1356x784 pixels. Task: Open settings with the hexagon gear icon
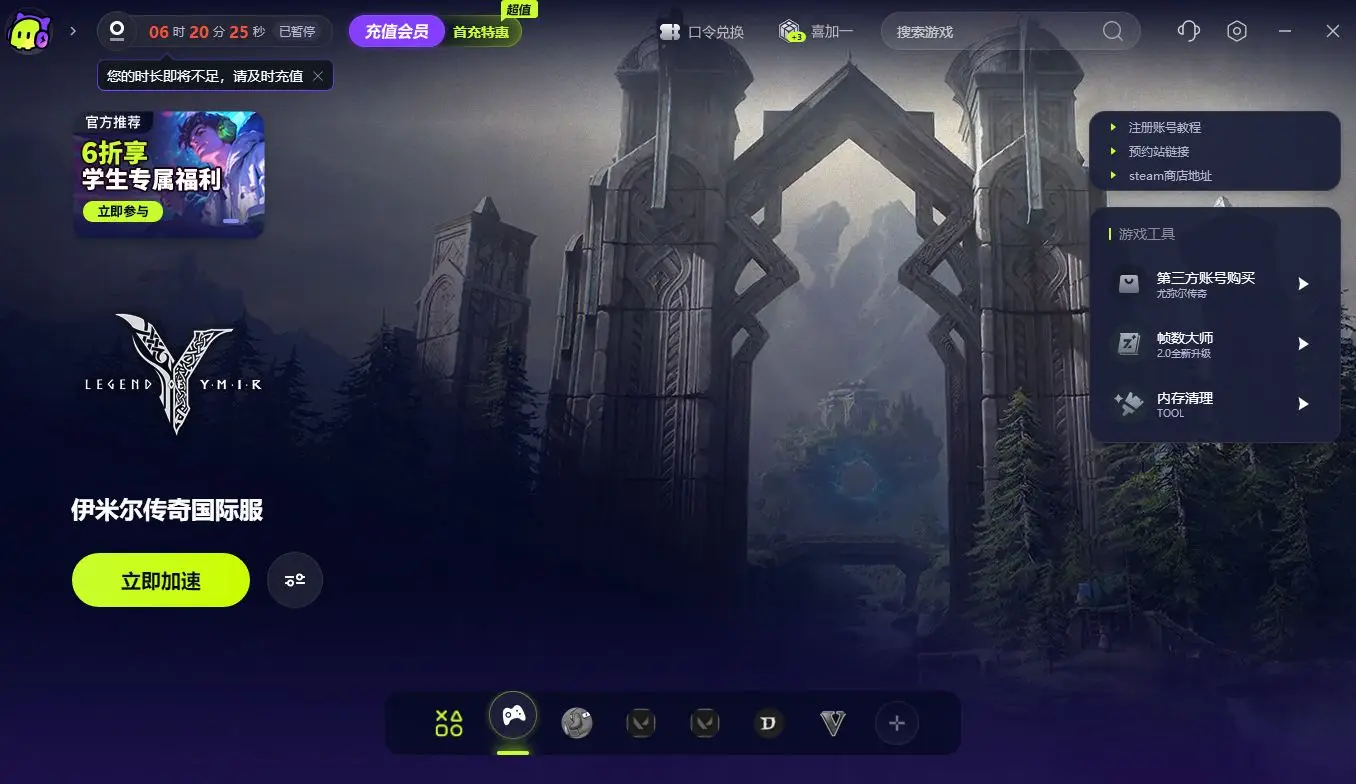pos(1237,31)
